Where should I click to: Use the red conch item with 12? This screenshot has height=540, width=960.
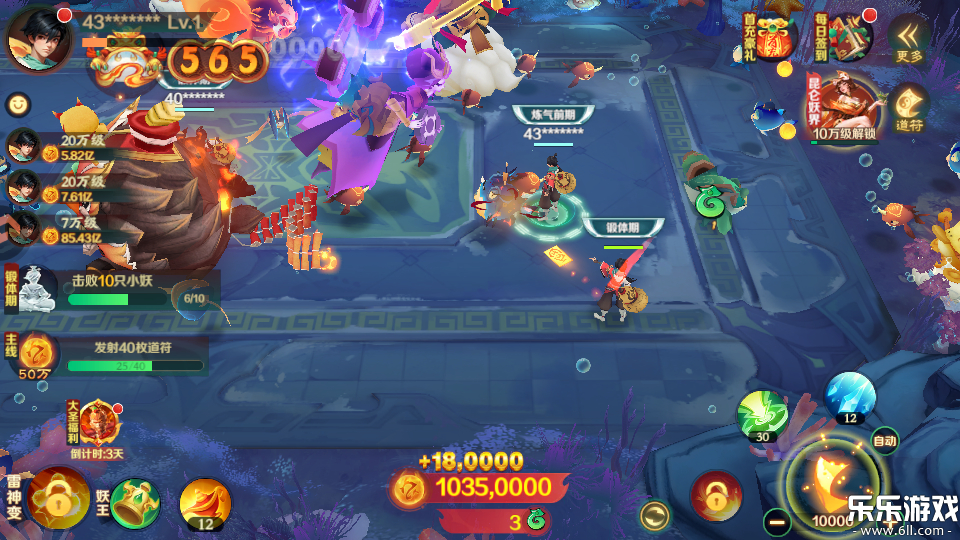coord(205,502)
